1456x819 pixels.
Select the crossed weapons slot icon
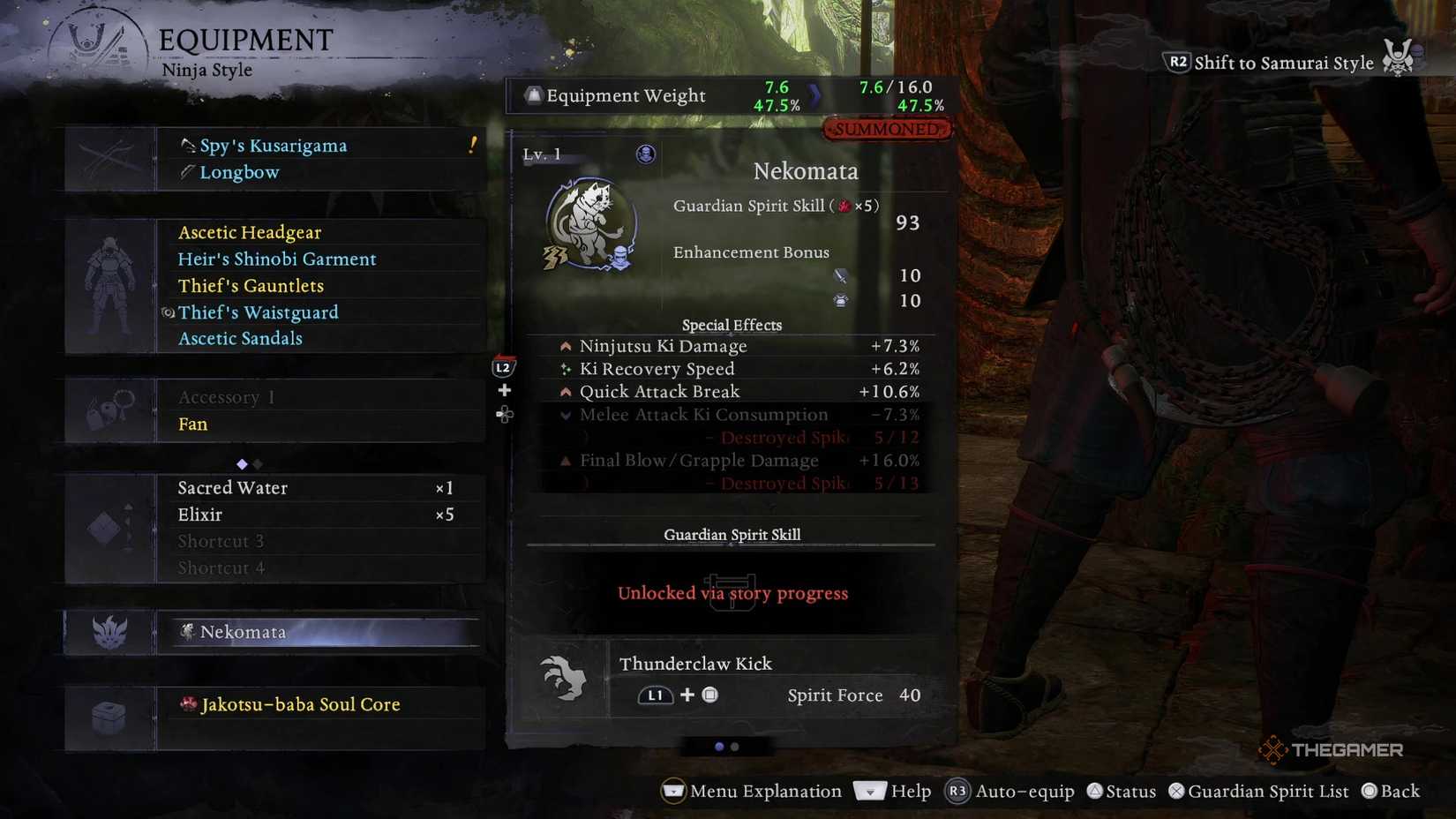(x=106, y=157)
